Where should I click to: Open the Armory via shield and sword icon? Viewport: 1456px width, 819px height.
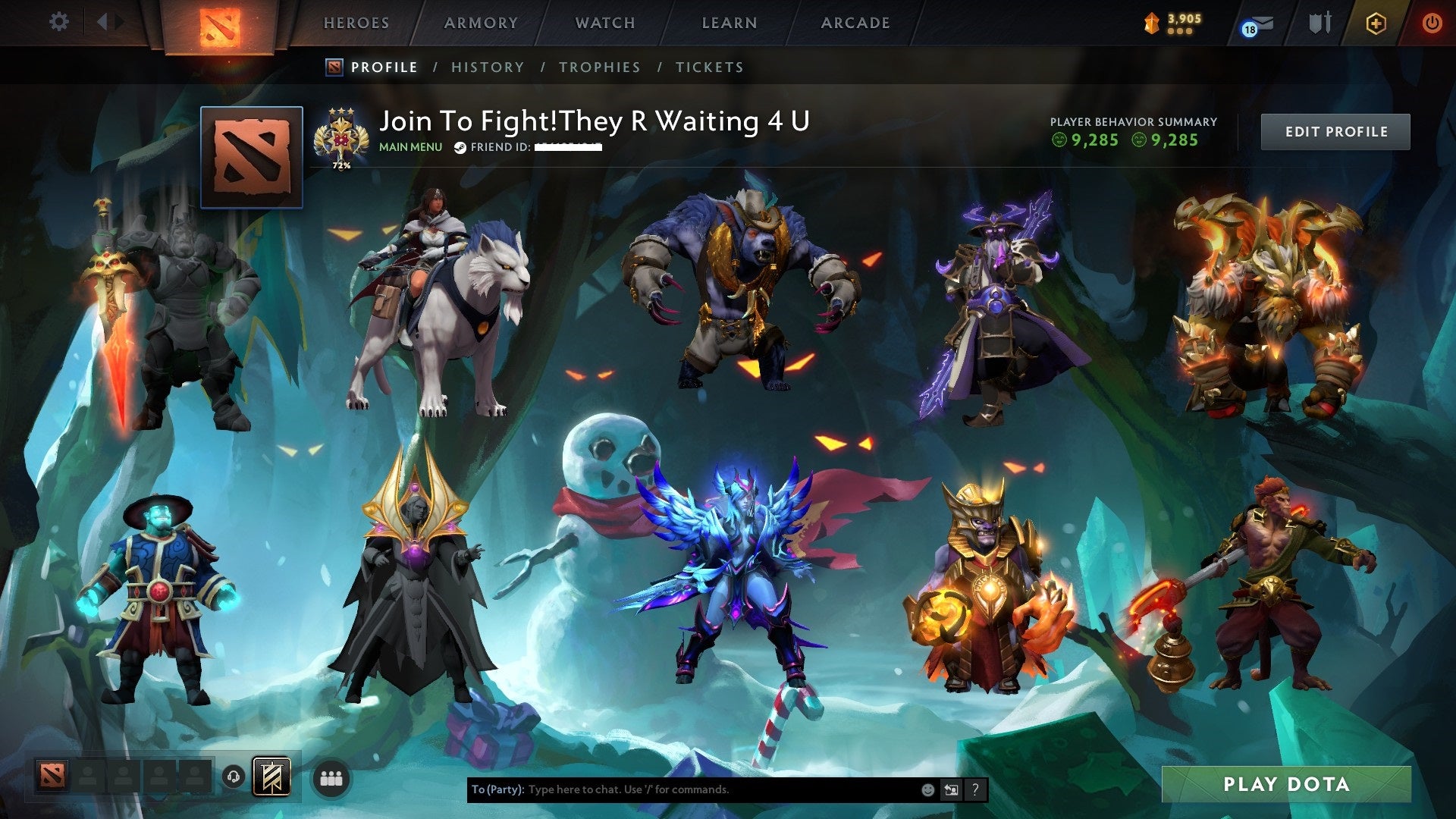point(1319,24)
